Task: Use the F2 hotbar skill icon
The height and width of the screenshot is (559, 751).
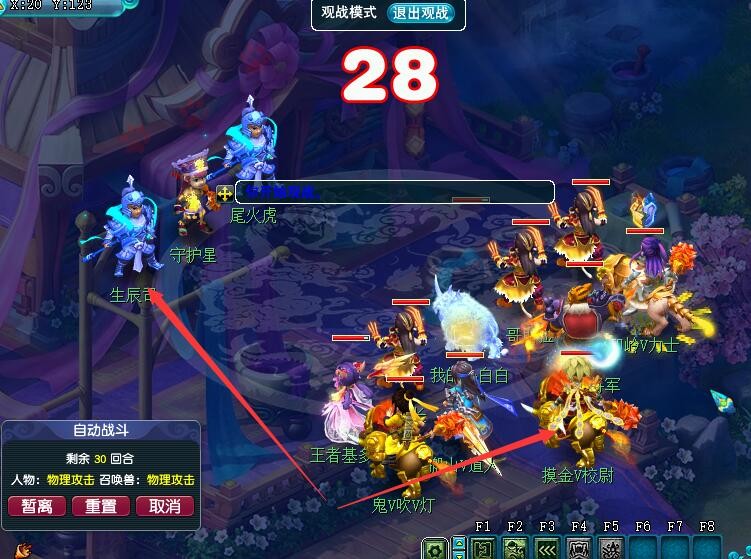Action: coord(515,548)
